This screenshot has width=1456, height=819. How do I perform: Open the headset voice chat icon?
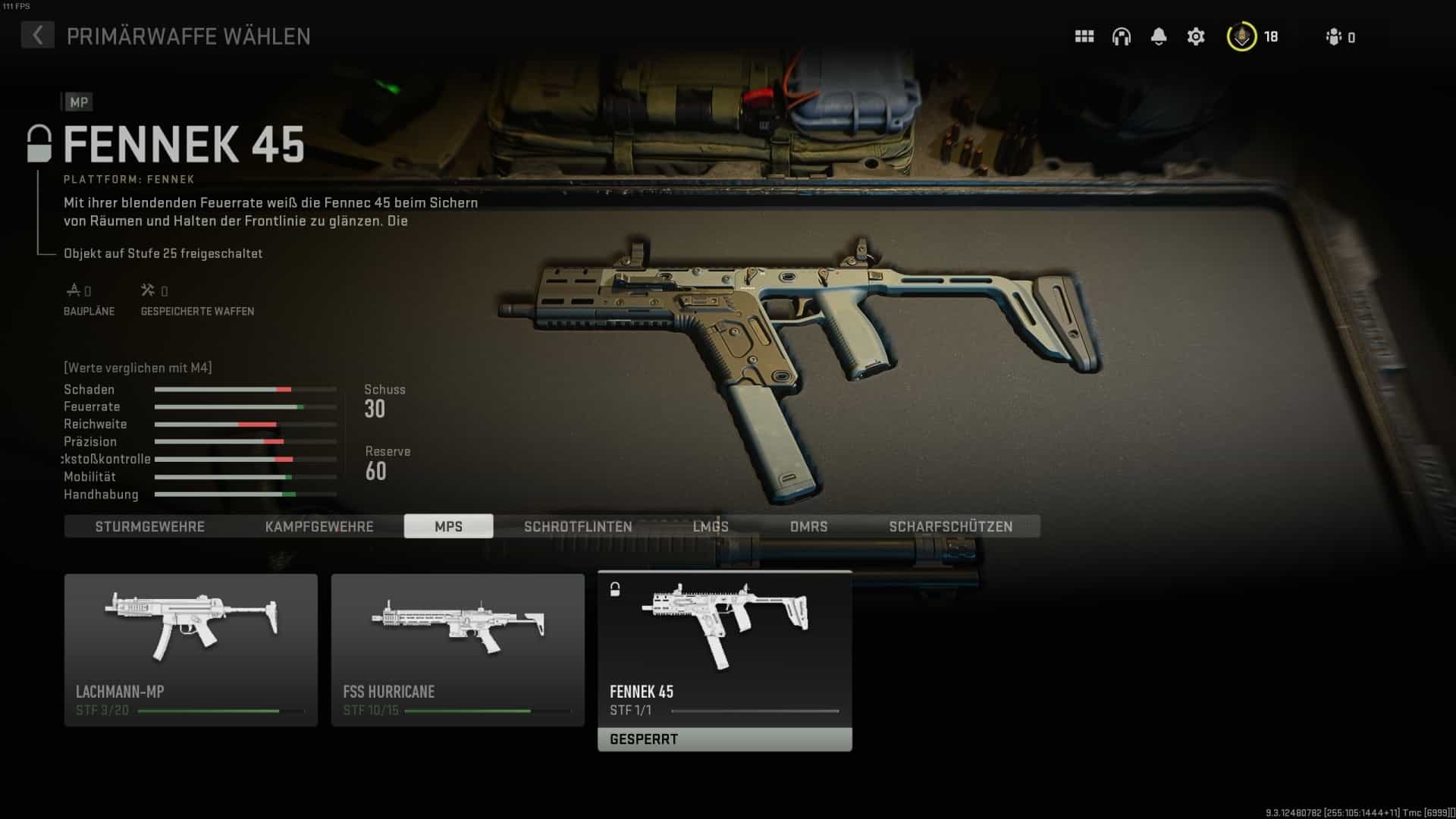[1122, 36]
